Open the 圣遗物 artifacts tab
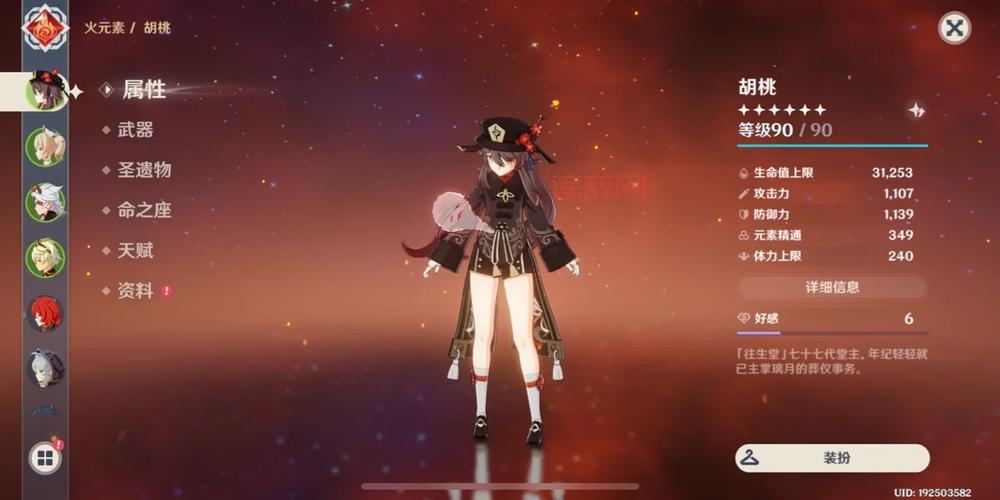1000x500 pixels. 144,170
